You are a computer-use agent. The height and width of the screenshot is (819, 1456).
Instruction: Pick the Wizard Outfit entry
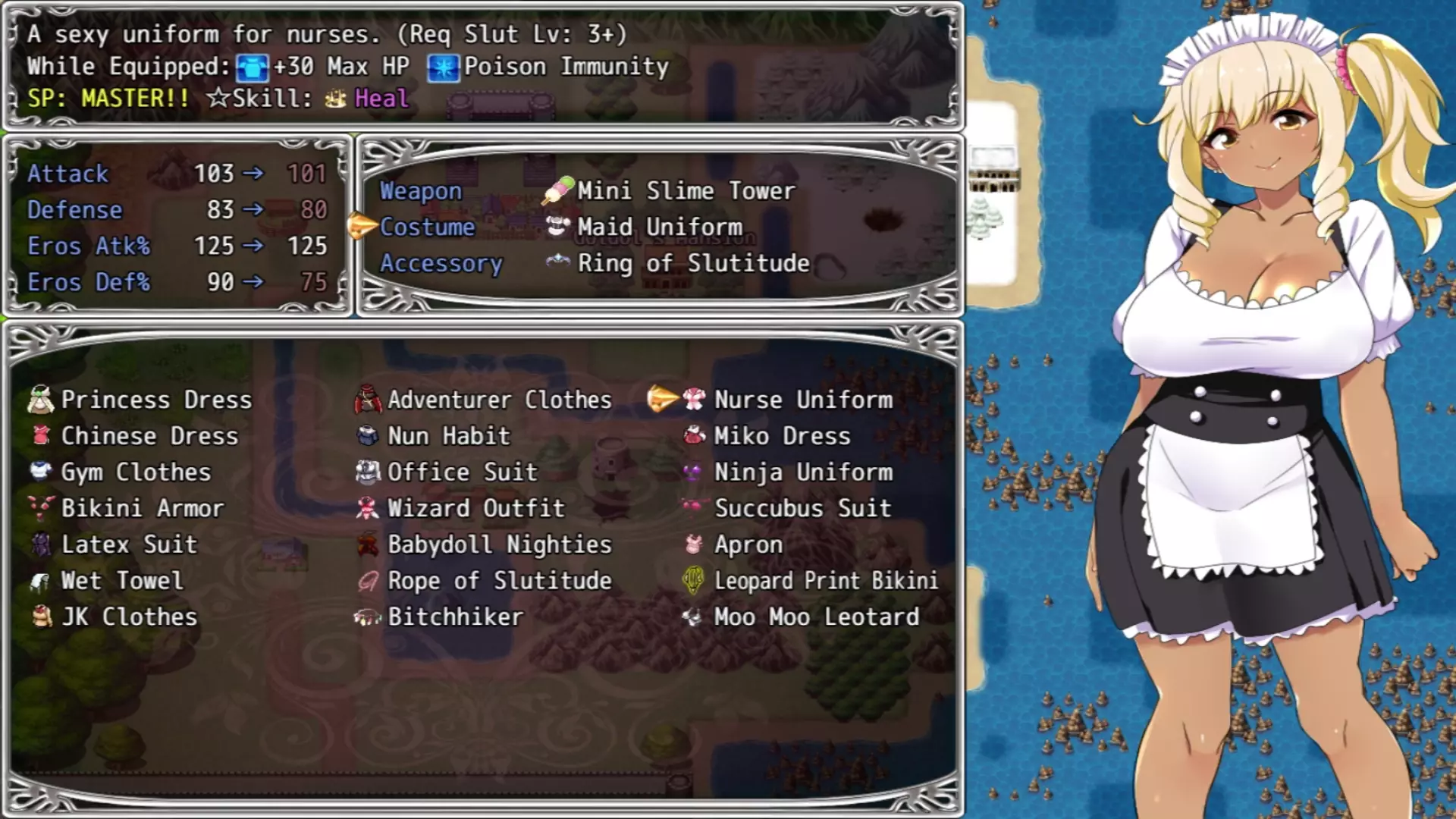click(475, 508)
